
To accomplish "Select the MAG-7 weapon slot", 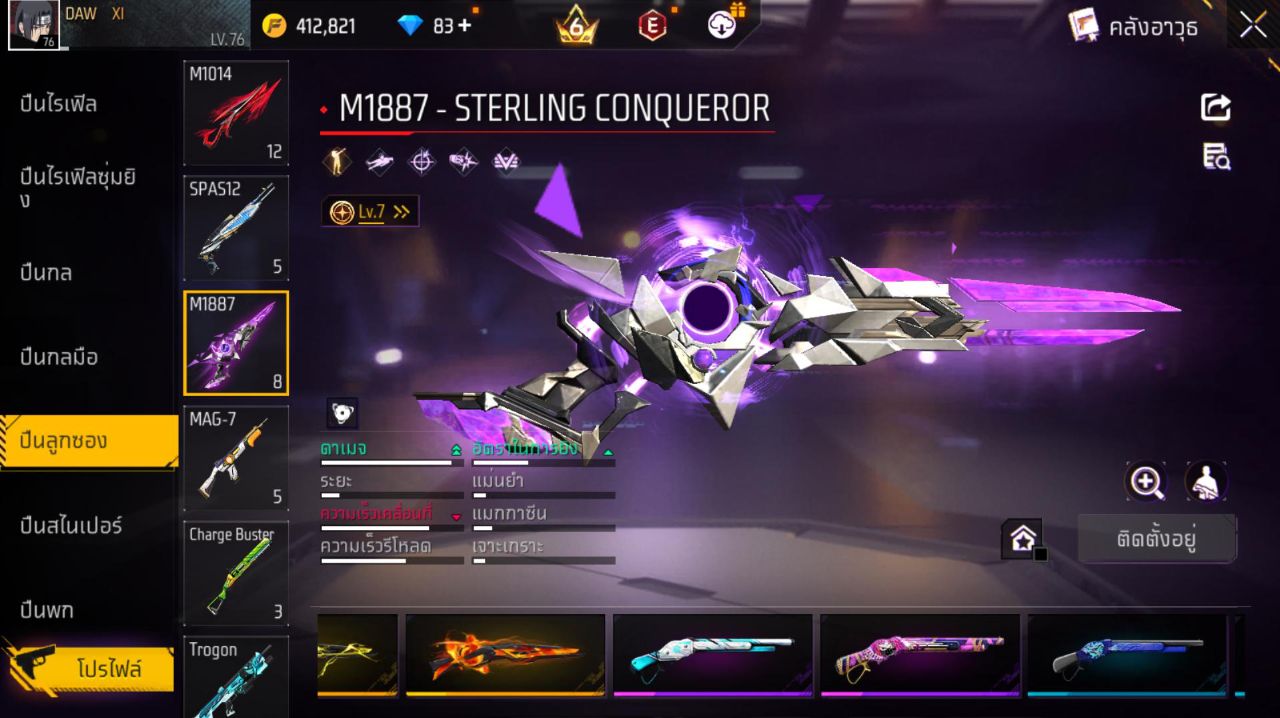I will (236, 457).
